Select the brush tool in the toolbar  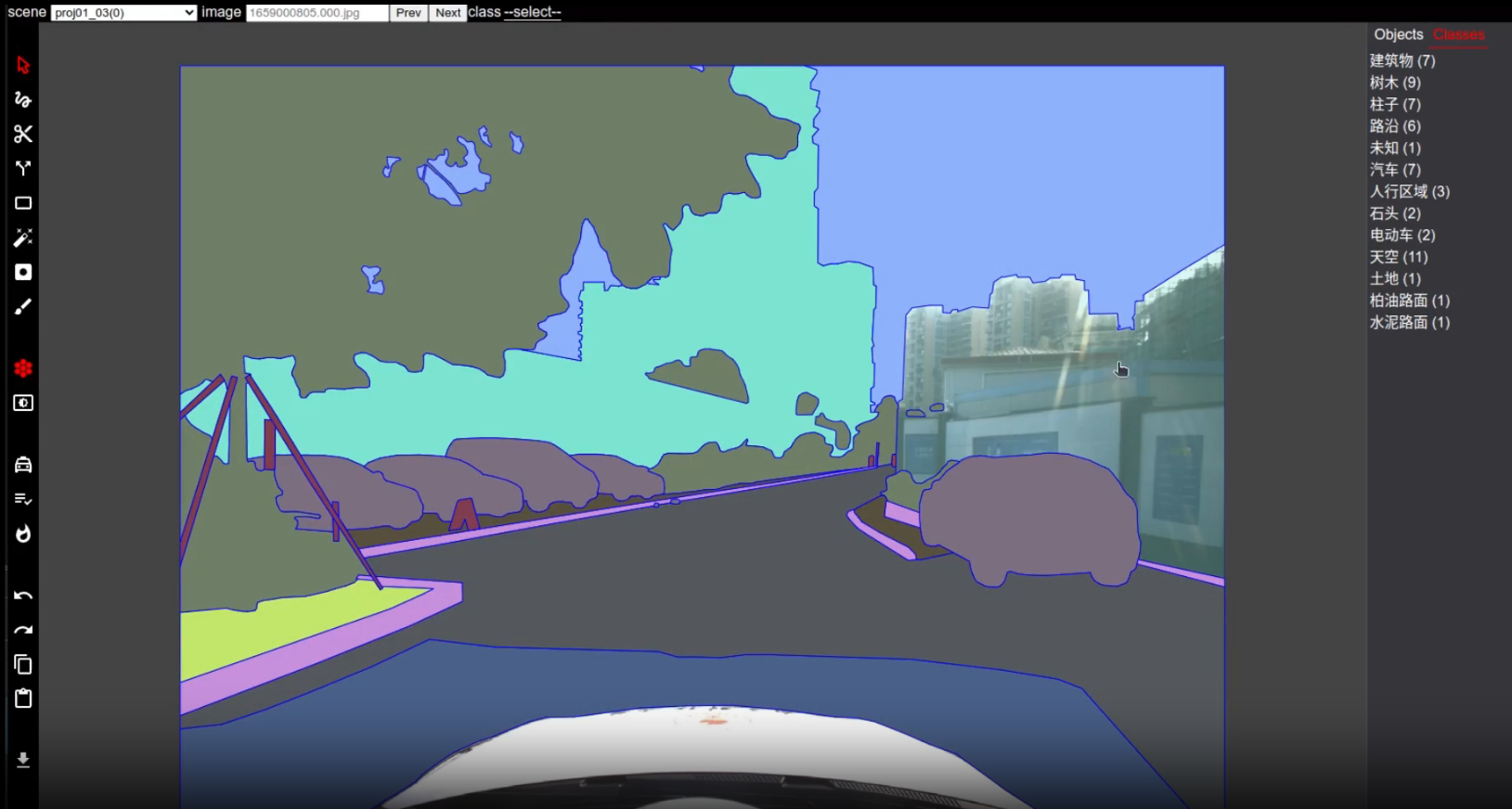click(22, 306)
